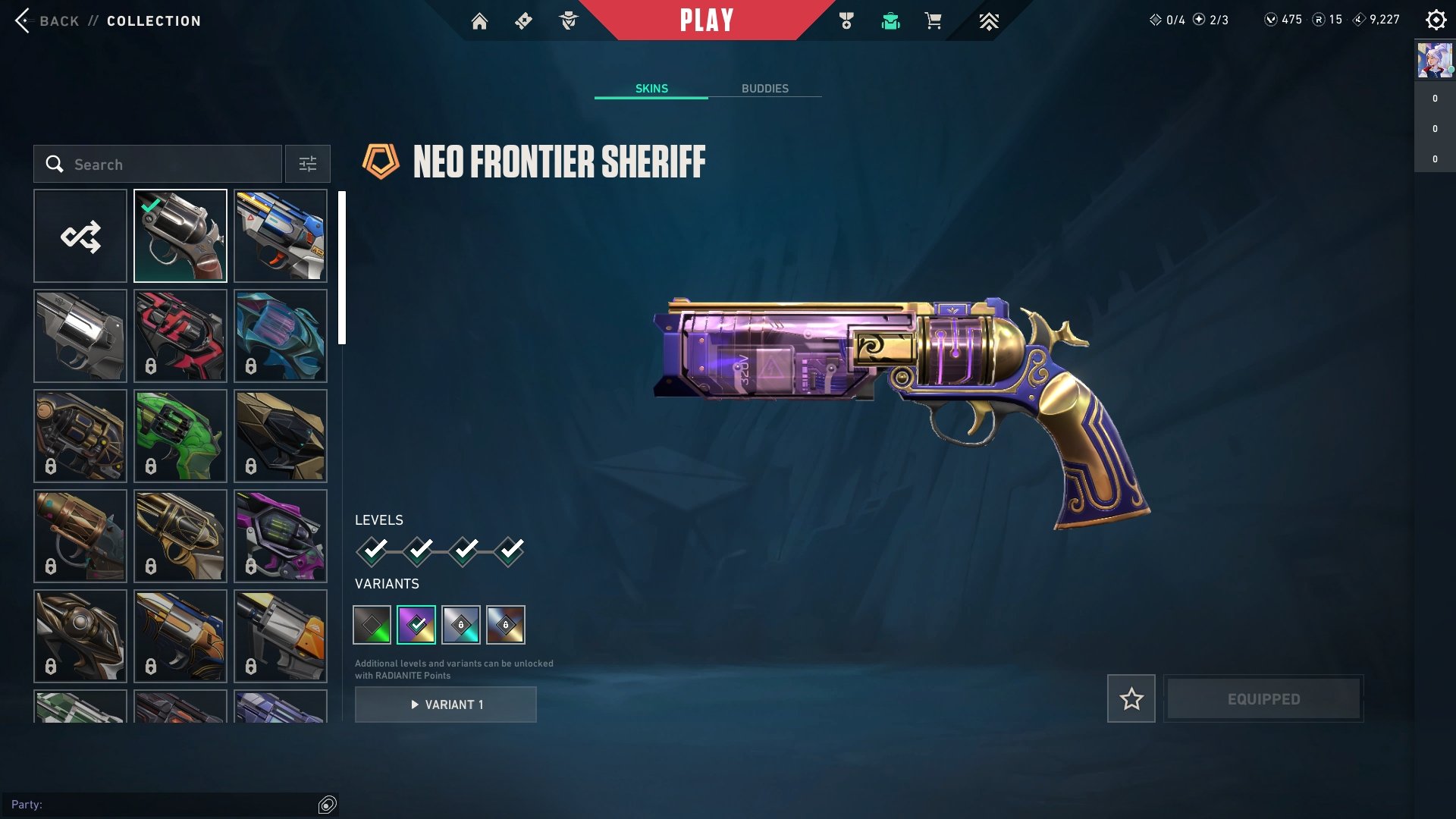Screen dimensions: 1456x819
Task: Open the Agents screen
Action: 570,21
